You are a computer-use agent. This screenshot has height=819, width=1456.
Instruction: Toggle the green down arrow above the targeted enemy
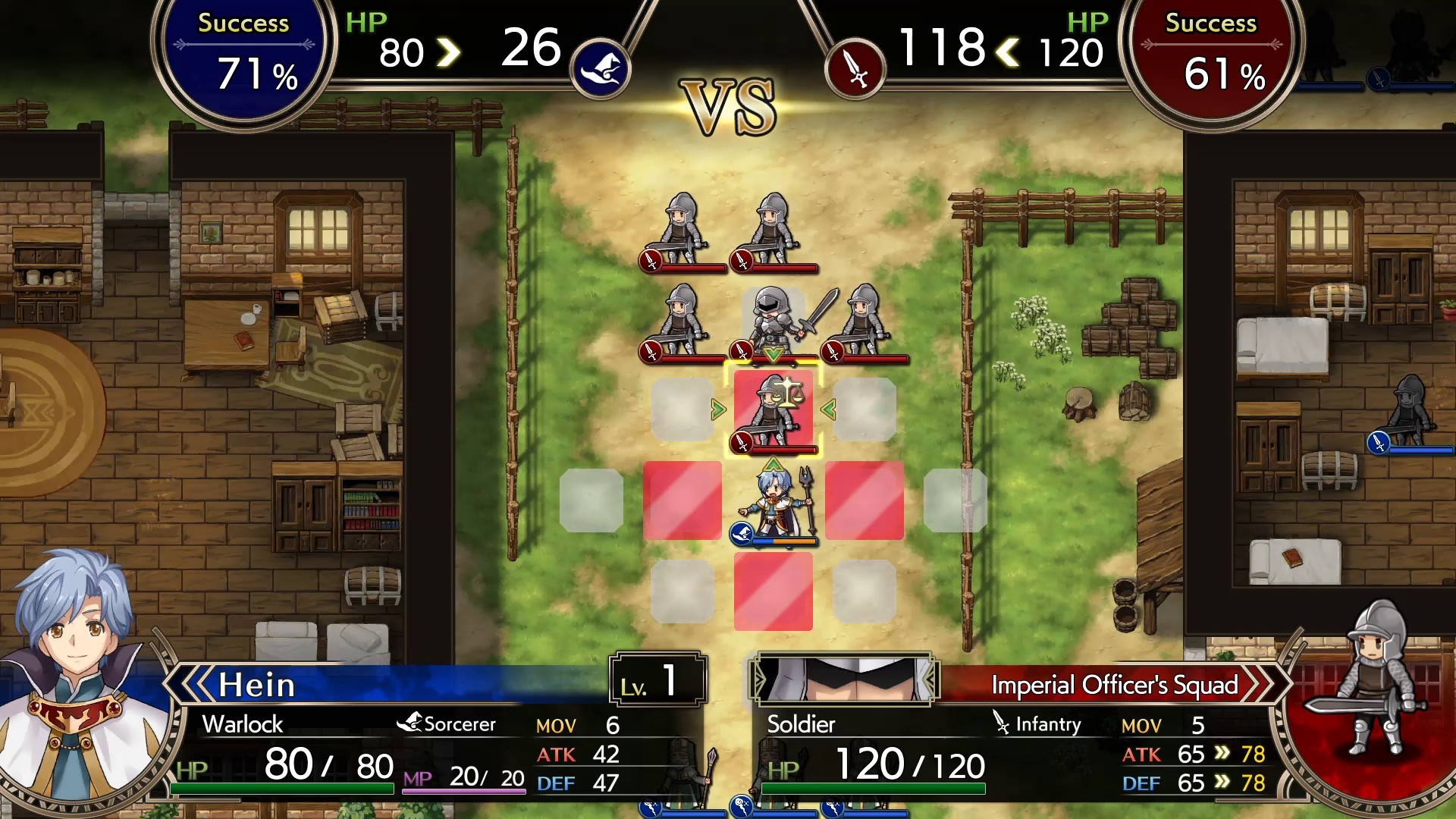coord(773,355)
